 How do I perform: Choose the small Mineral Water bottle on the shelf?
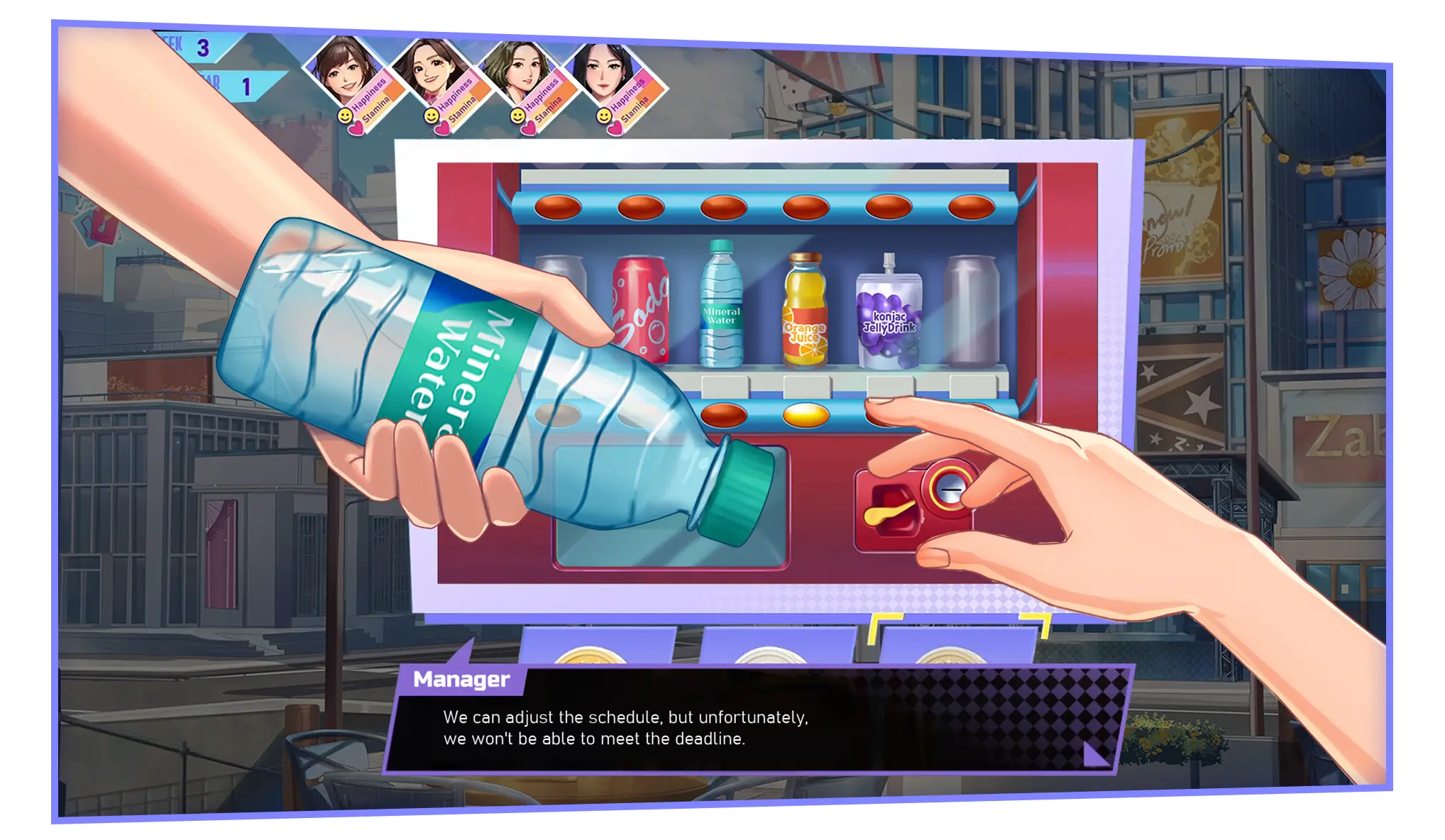point(721,305)
